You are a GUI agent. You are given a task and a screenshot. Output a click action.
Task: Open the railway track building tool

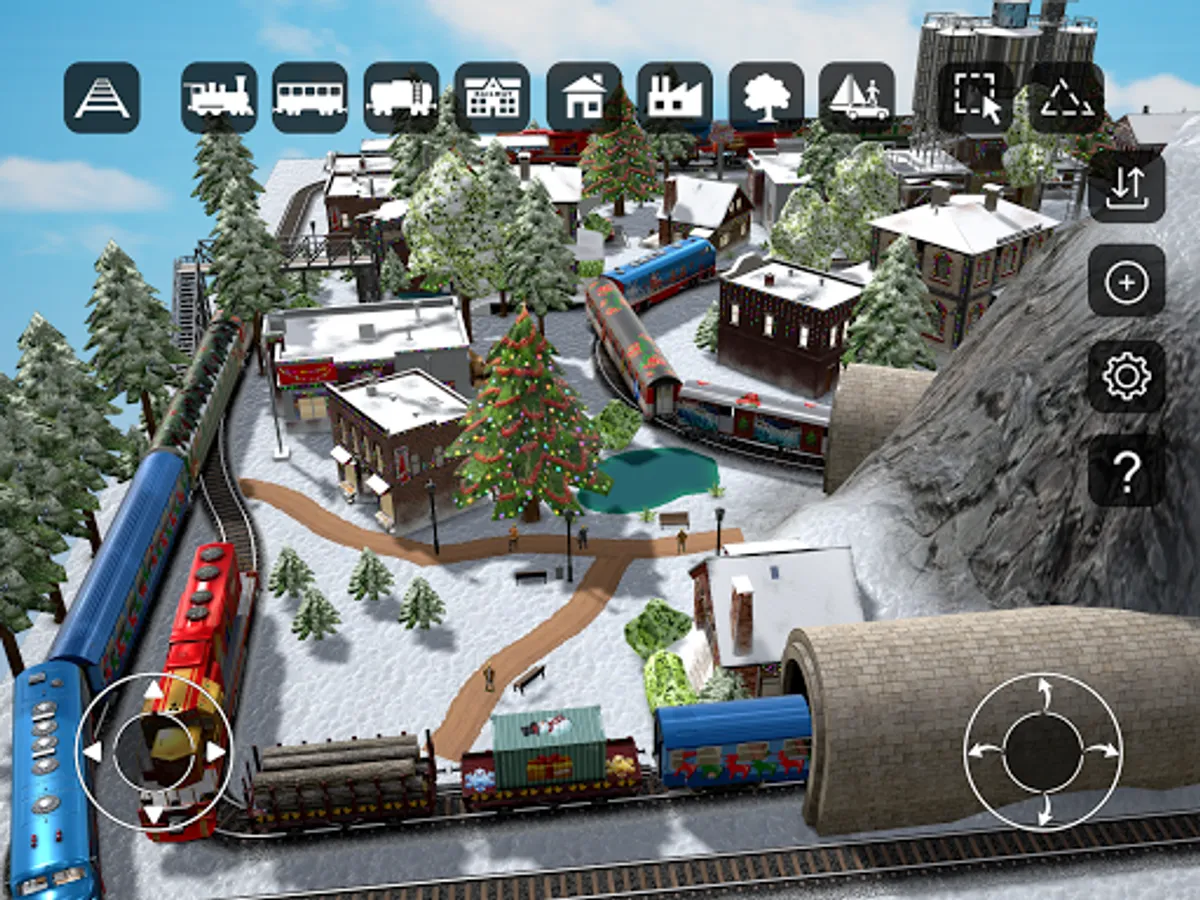102,98
